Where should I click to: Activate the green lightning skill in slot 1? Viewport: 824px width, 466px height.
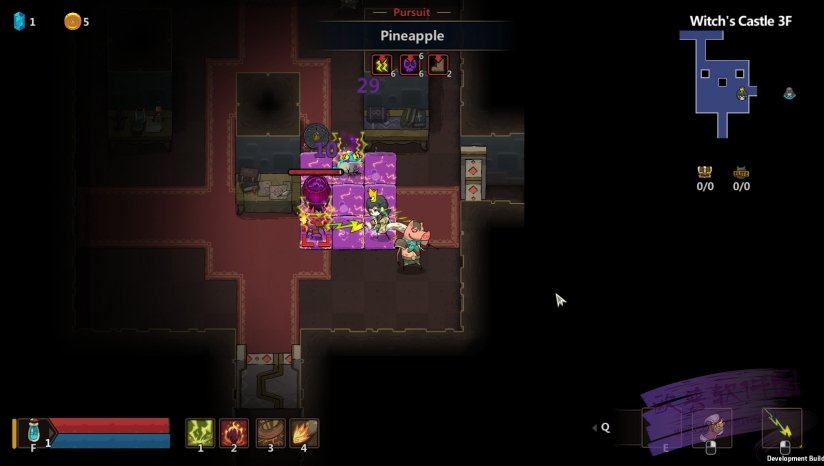click(x=200, y=432)
